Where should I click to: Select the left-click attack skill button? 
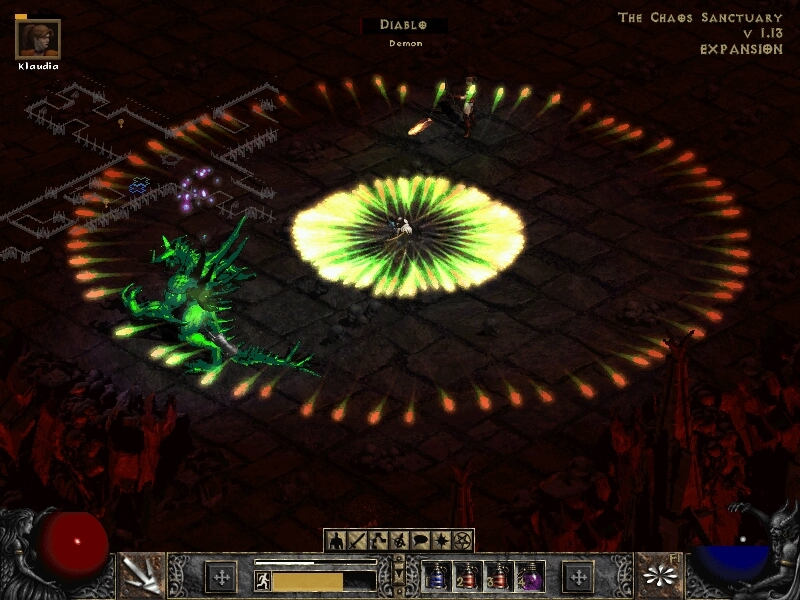(140, 574)
